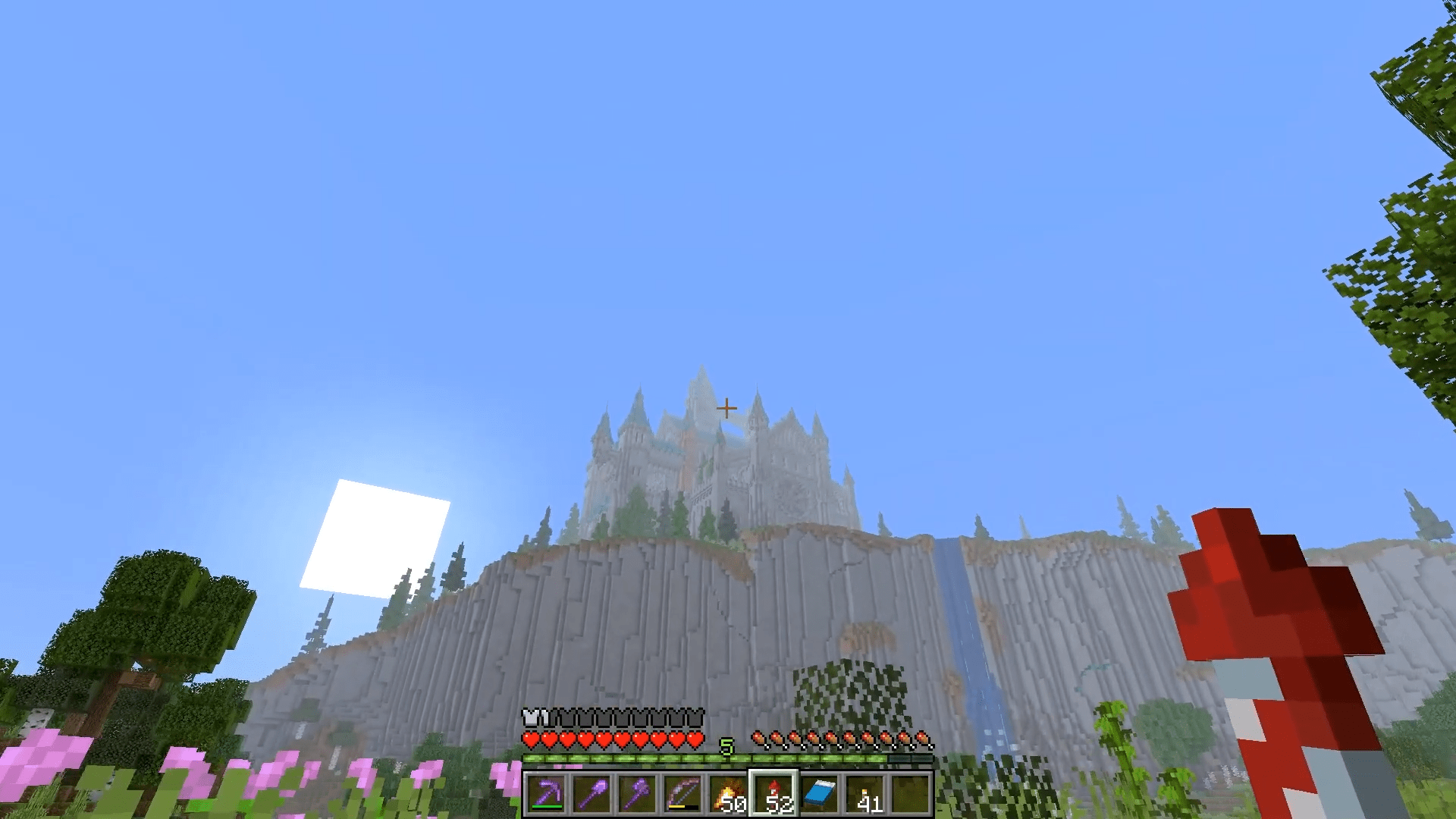Select the enchanted shovel hotbar slot
The image size is (1456, 819).
592,794
